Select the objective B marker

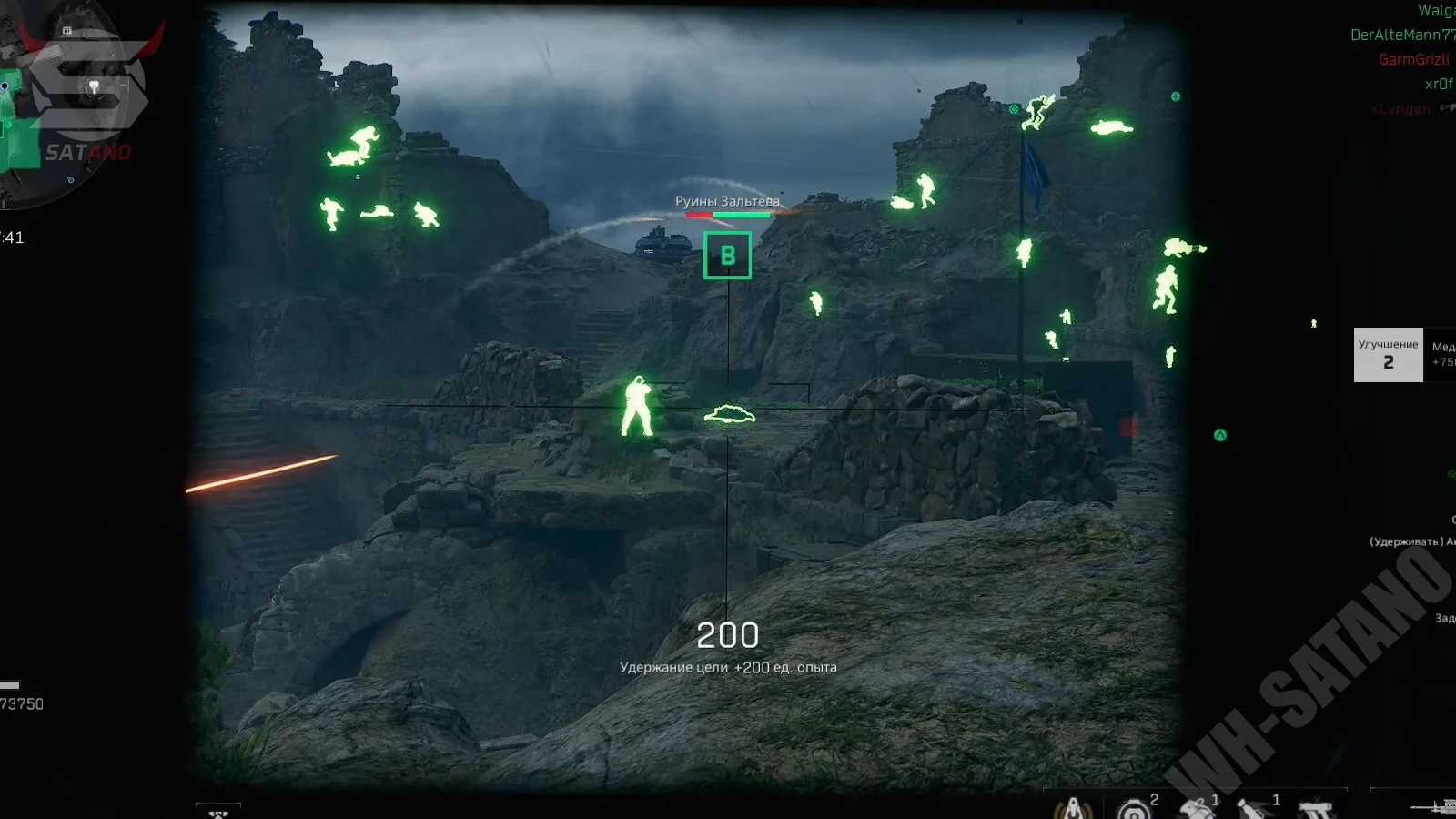click(727, 256)
